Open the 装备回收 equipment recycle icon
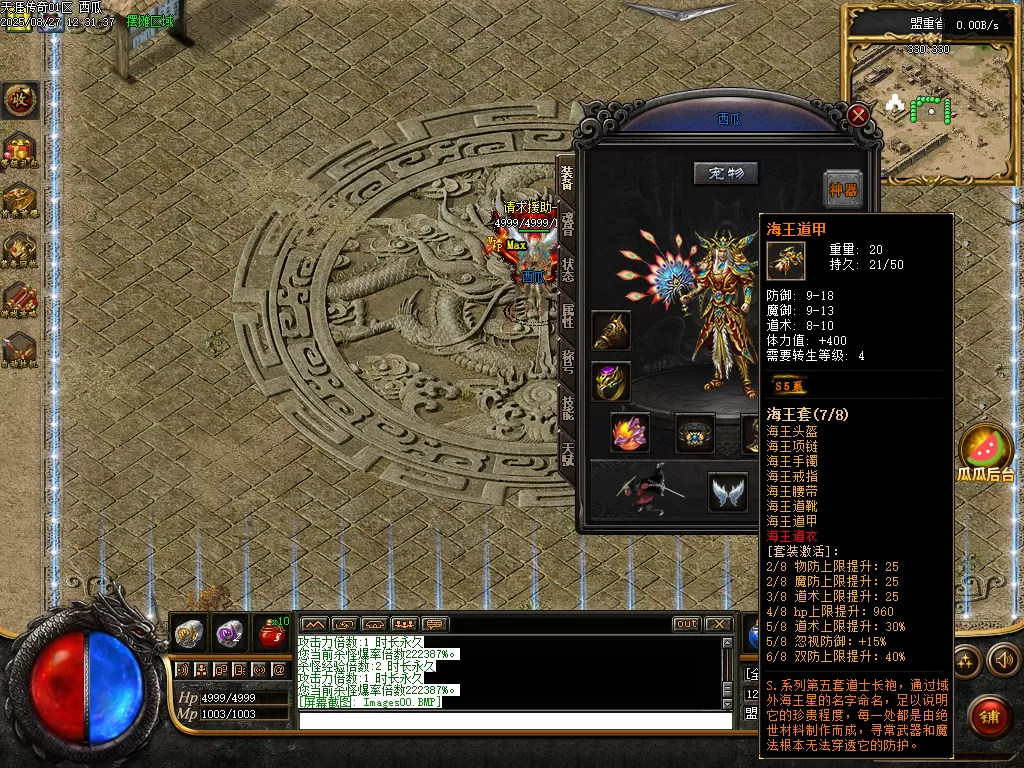 (x=19, y=250)
